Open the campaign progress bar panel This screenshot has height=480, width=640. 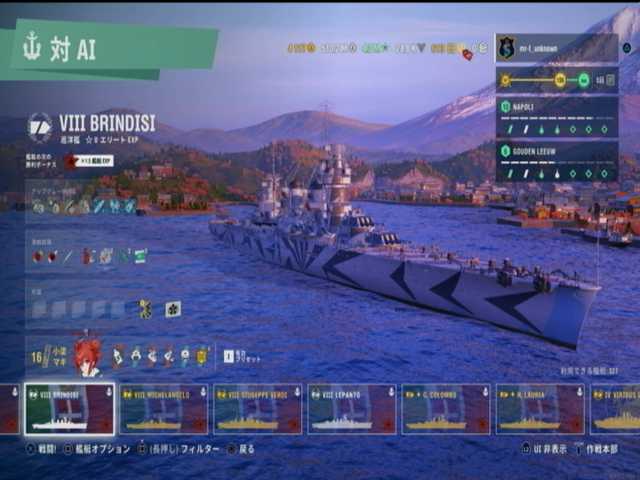tap(556, 80)
